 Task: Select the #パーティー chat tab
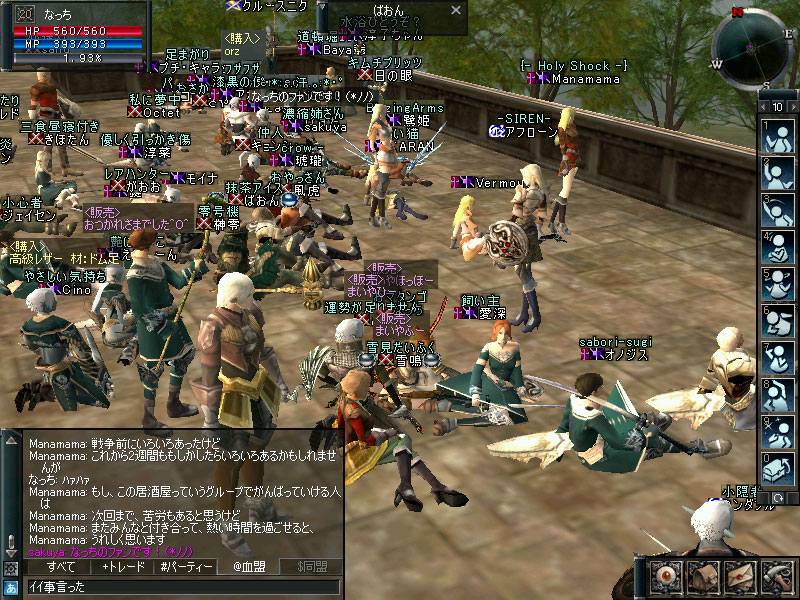tap(186, 567)
